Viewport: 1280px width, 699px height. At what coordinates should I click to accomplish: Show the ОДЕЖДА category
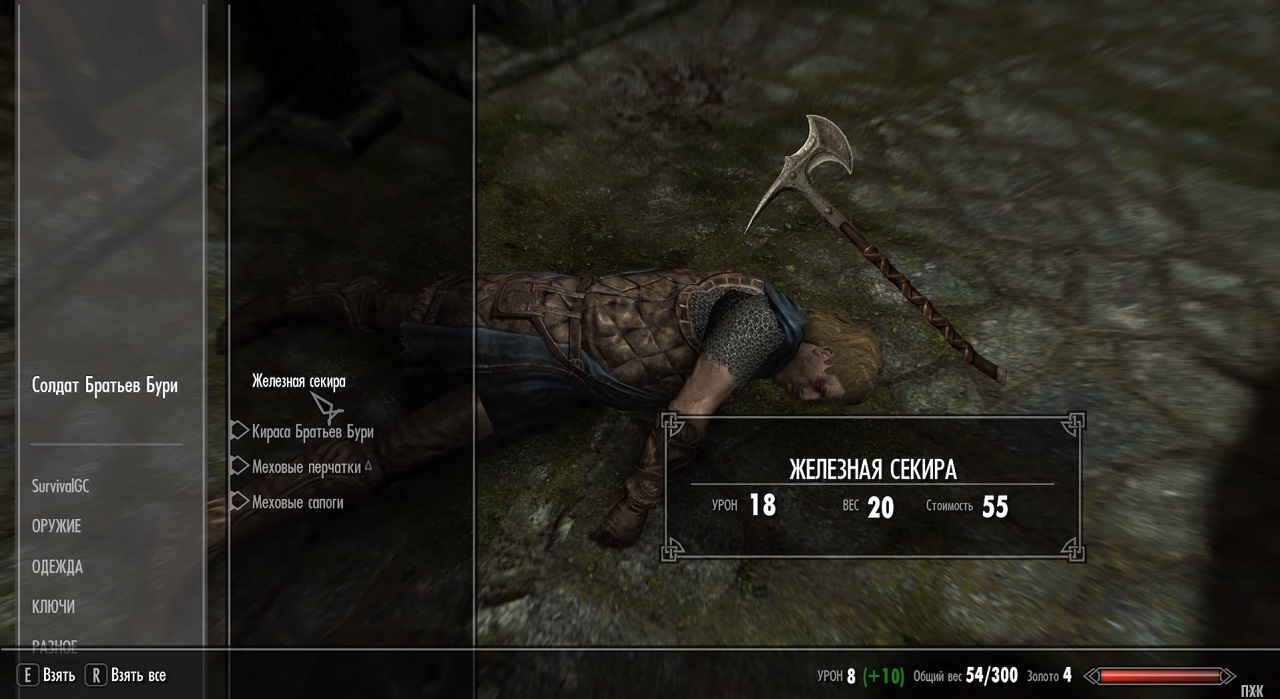57,567
